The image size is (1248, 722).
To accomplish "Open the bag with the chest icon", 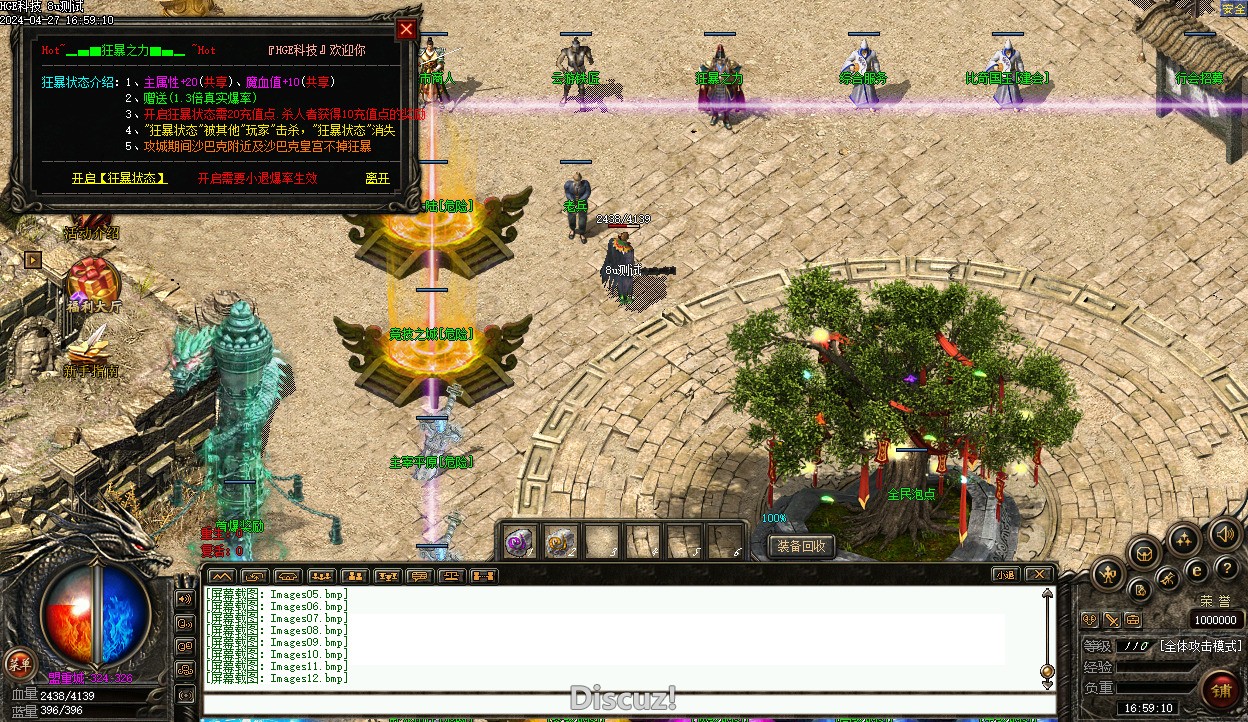I will (x=1144, y=553).
